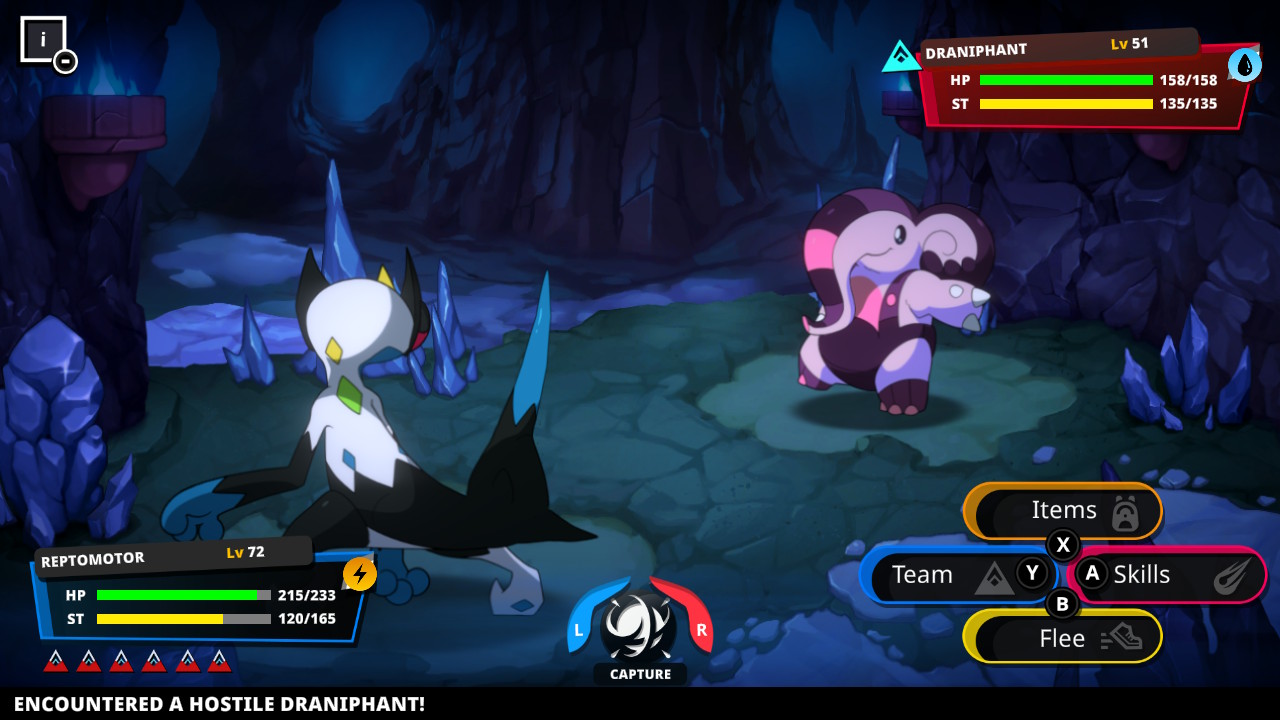1280x720 pixels.
Task: Select the electric-type lightning icon on Reptomotor's nameplate
Action: click(358, 572)
